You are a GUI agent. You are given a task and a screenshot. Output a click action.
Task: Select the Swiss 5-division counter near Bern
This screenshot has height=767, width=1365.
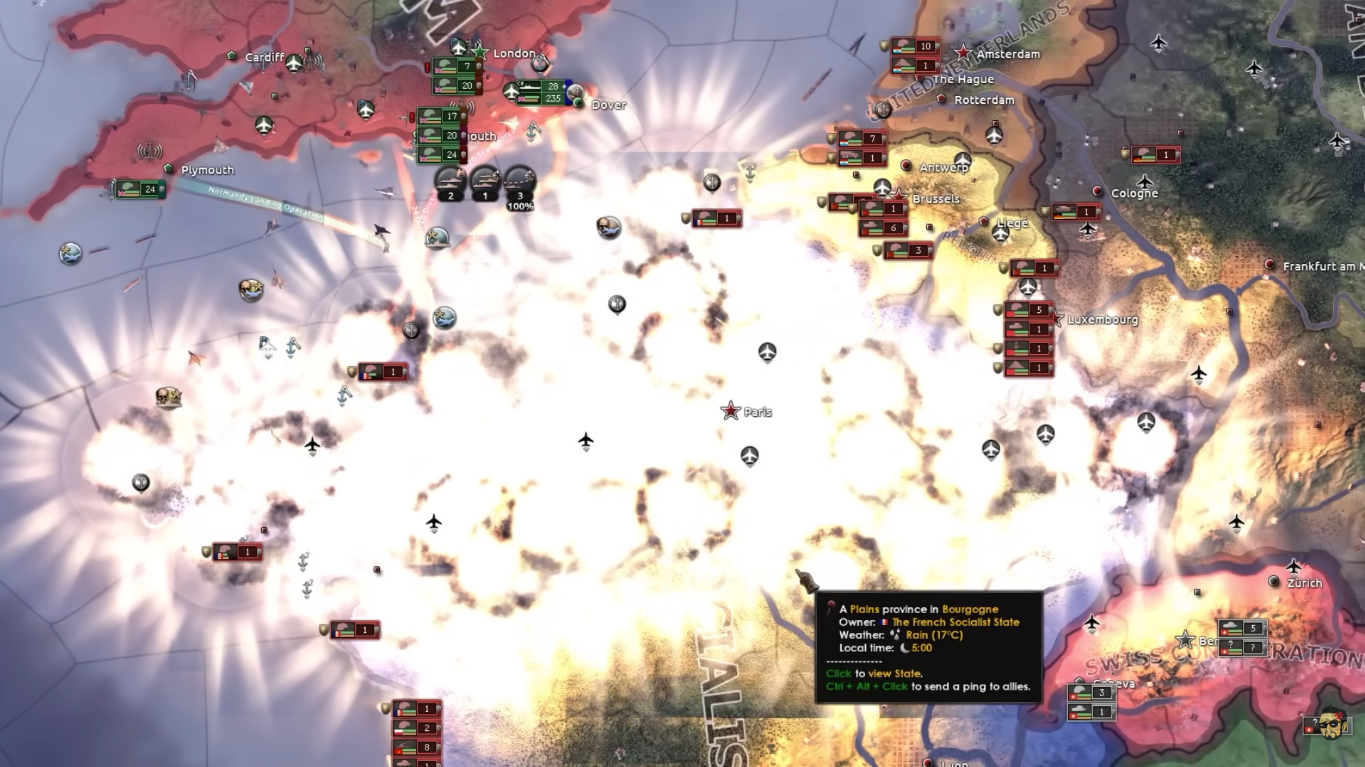[1242, 628]
